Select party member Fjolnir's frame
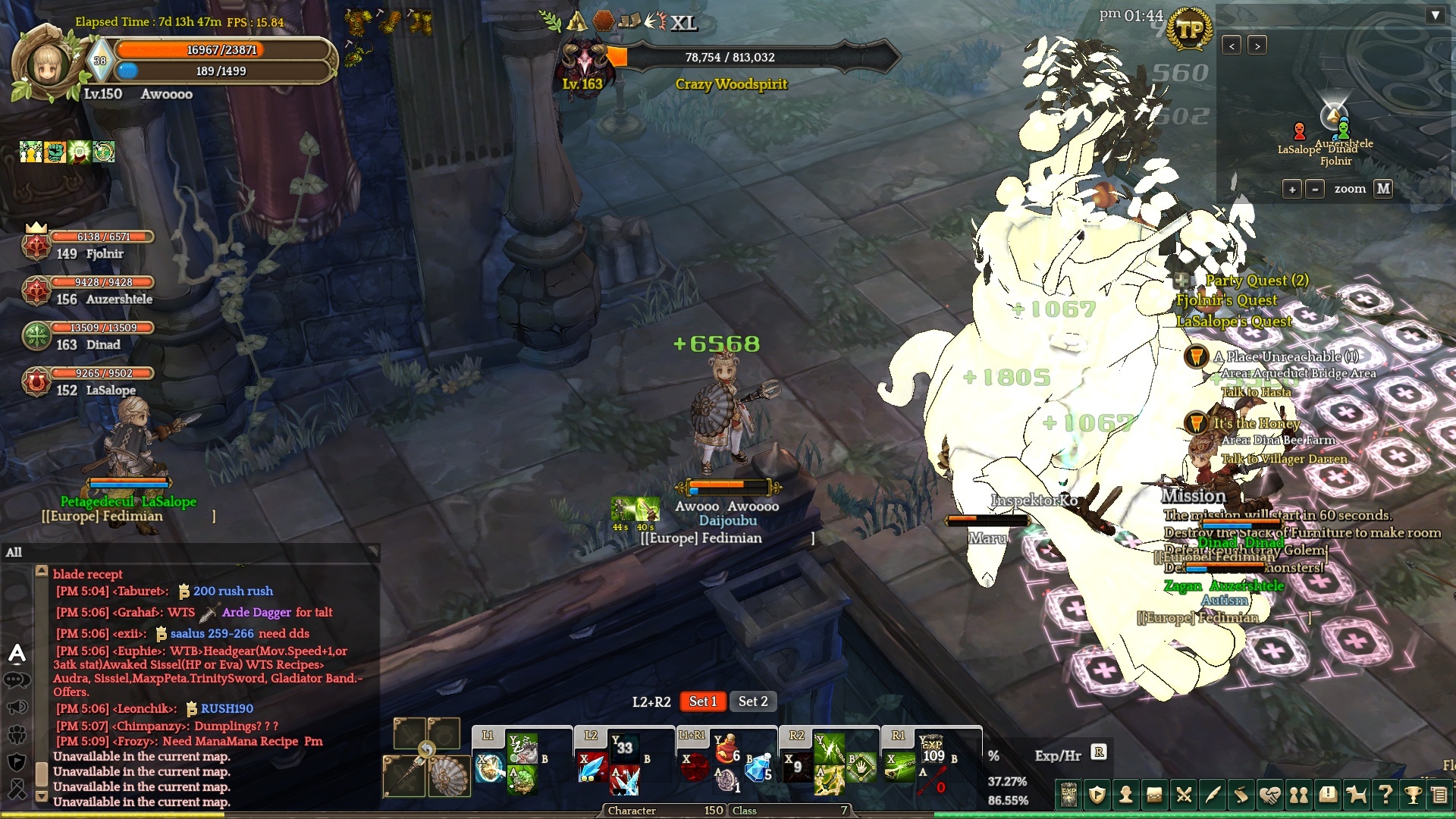 91,246
